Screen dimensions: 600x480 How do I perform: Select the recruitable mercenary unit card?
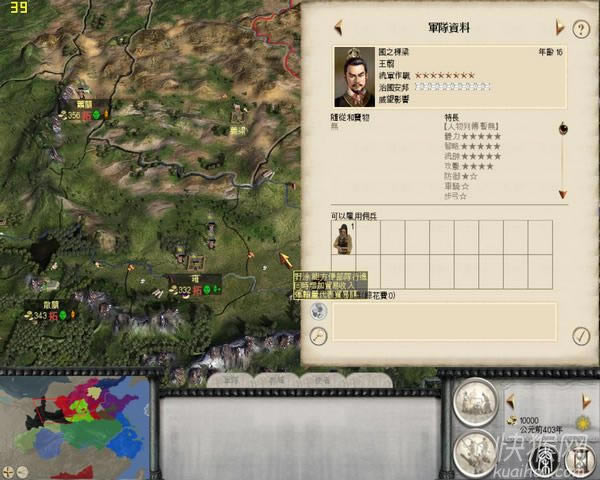pyautogui.click(x=342, y=238)
